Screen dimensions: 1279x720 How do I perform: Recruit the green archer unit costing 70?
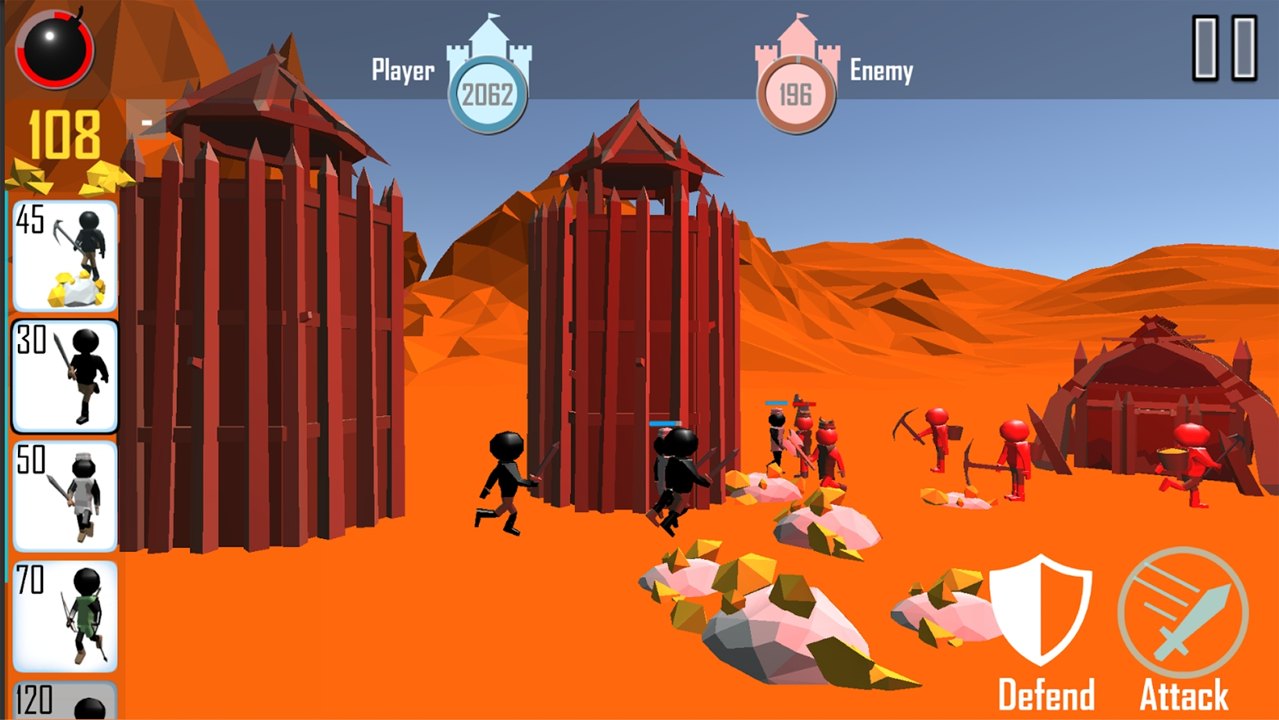pyautogui.click(x=65, y=616)
